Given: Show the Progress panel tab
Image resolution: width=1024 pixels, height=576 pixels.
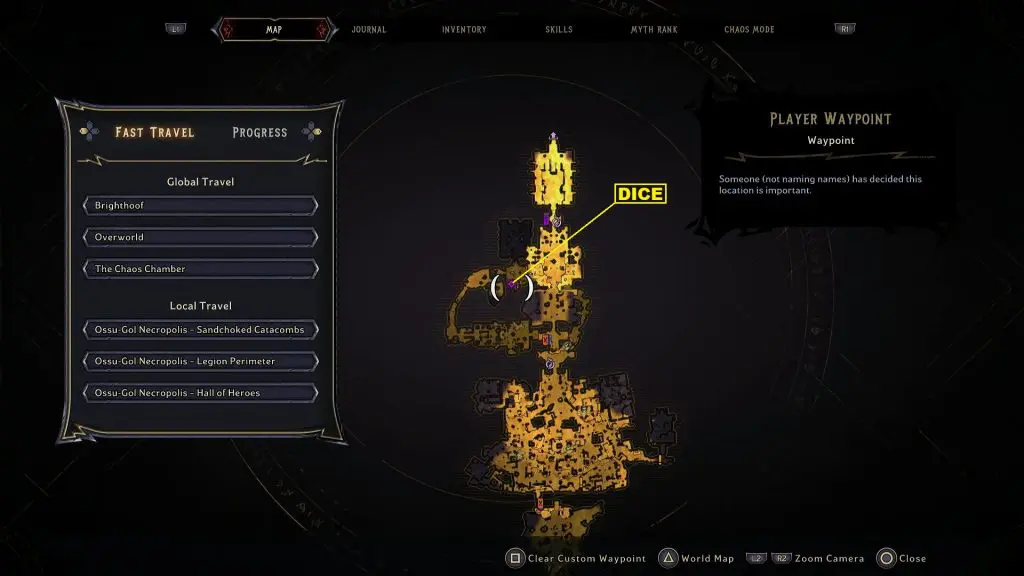Looking at the screenshot, I should click(259, 132).
